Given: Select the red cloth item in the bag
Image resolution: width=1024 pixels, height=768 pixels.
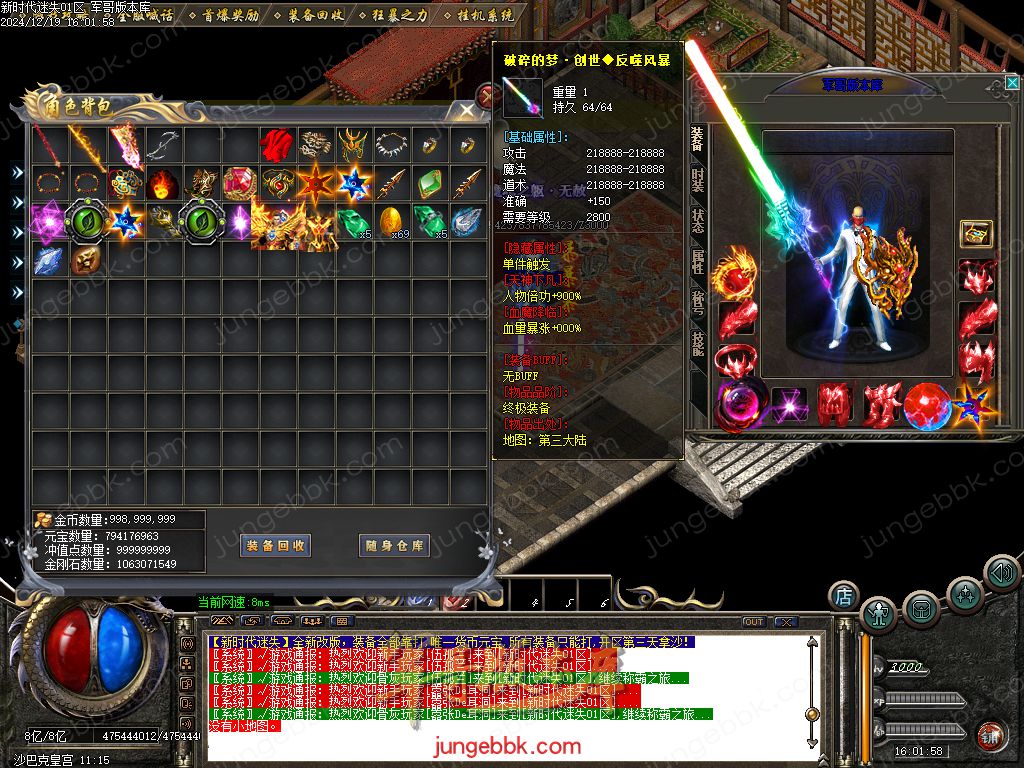Looking at the screenshot, I should coord(275,146).
